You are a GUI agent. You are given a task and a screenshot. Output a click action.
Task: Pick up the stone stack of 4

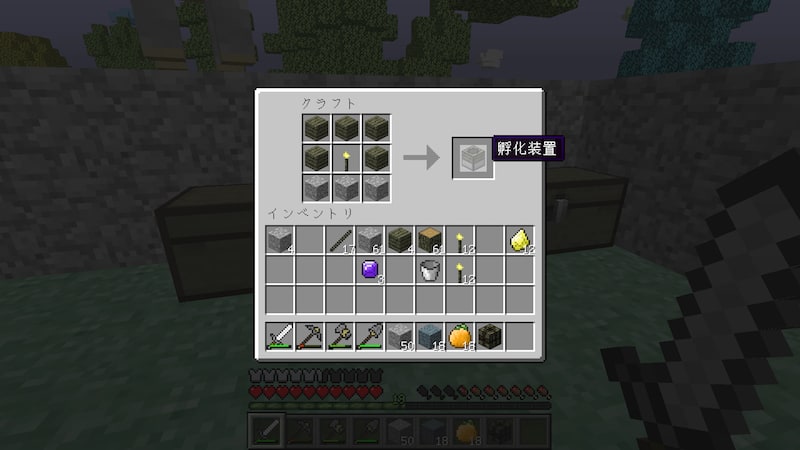(x=279, y=238)
